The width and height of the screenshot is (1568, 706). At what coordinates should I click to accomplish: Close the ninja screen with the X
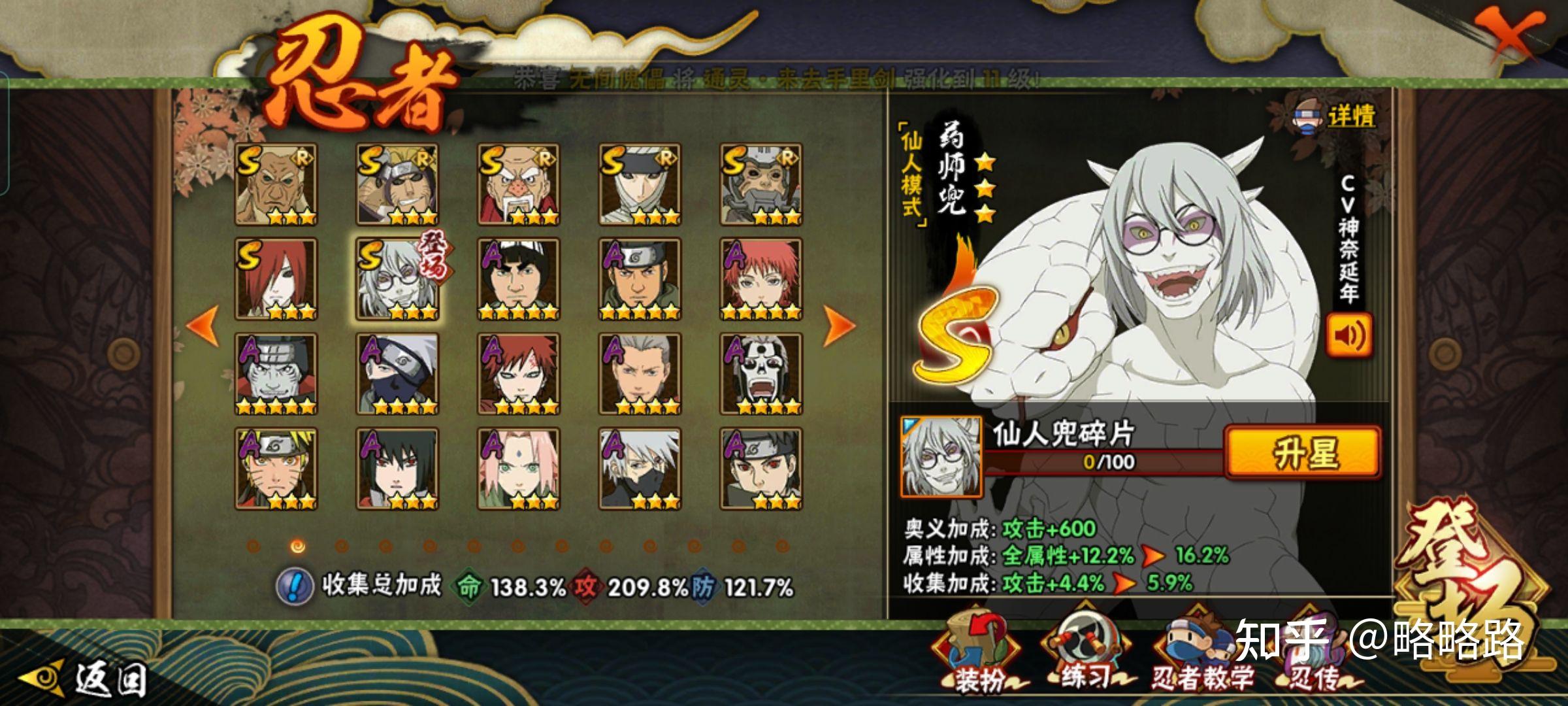click(1510, 34)
